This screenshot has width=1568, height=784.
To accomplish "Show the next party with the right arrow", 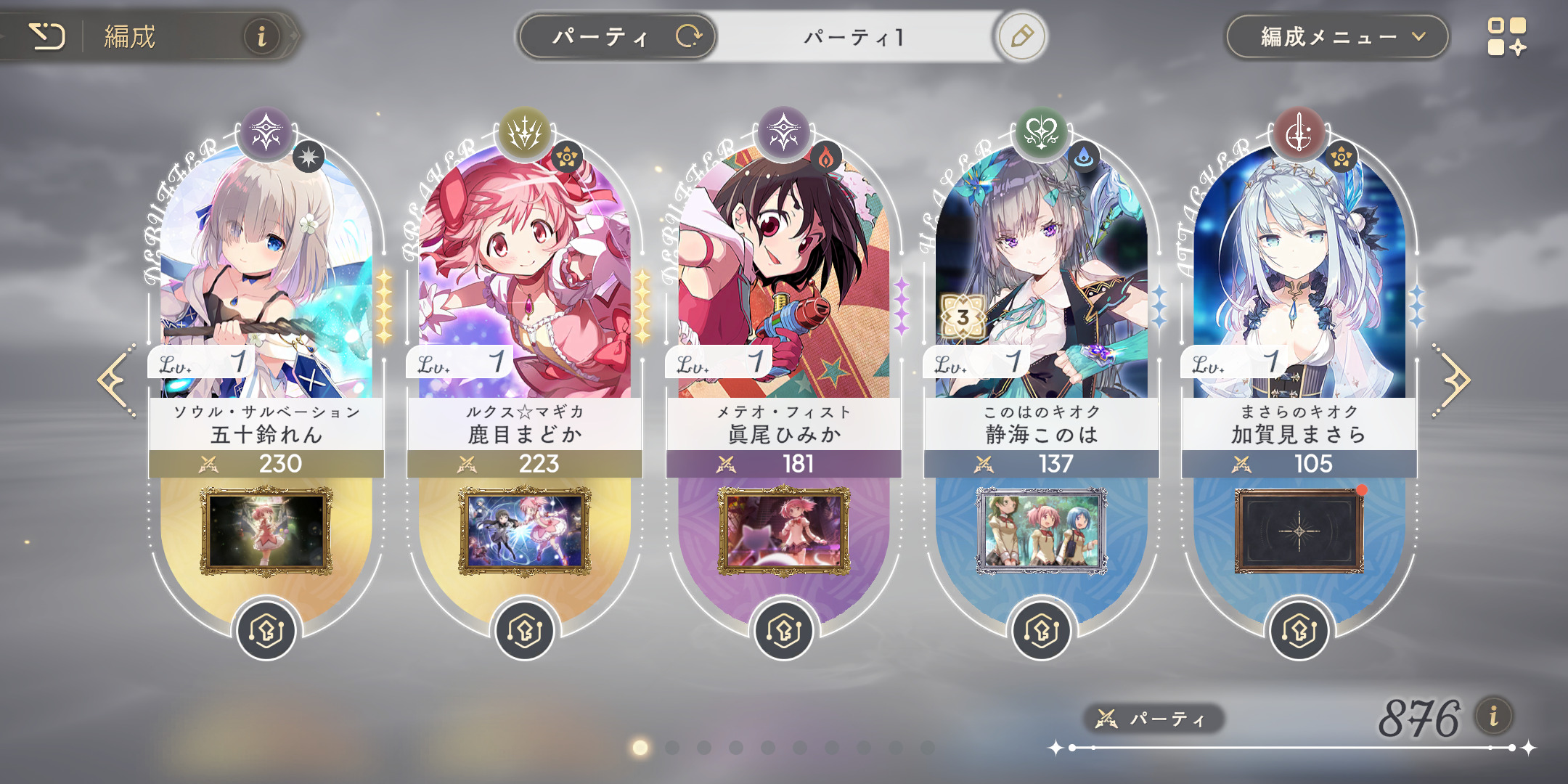I will [x=1451, y=380].
